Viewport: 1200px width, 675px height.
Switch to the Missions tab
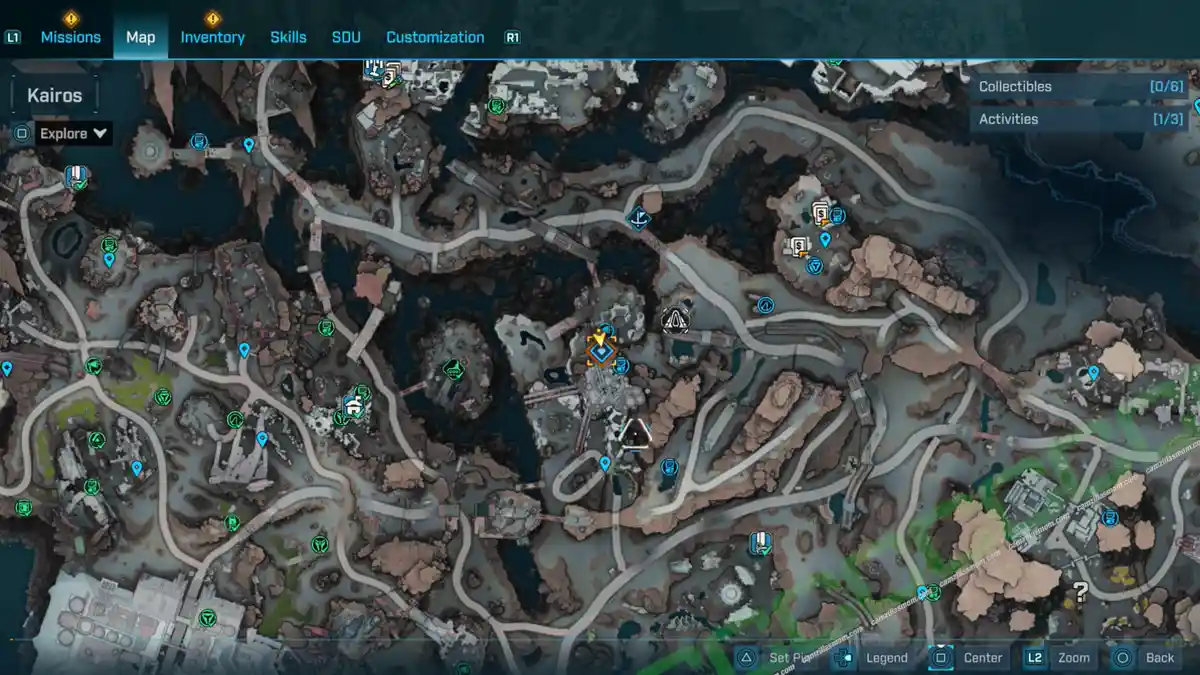pos(70,37)
